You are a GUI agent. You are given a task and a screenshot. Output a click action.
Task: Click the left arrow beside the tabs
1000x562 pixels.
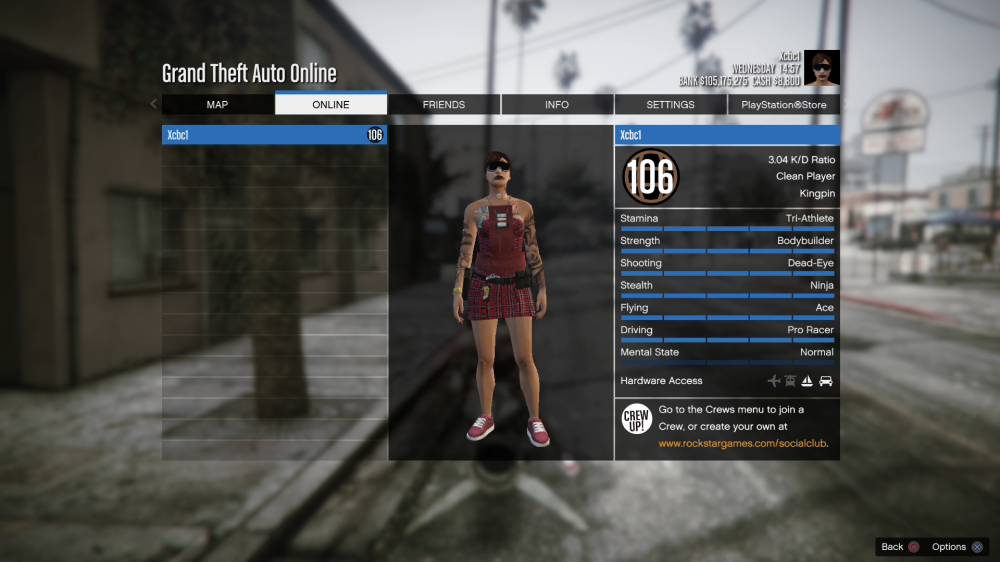click(153, 104)
